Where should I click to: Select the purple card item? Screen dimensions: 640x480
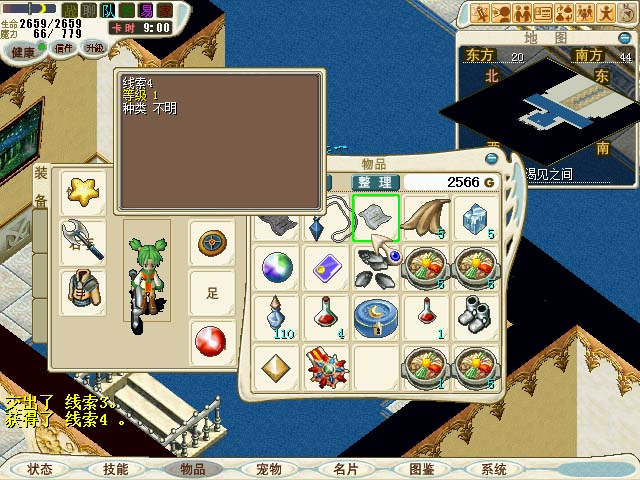click(326, 267)
